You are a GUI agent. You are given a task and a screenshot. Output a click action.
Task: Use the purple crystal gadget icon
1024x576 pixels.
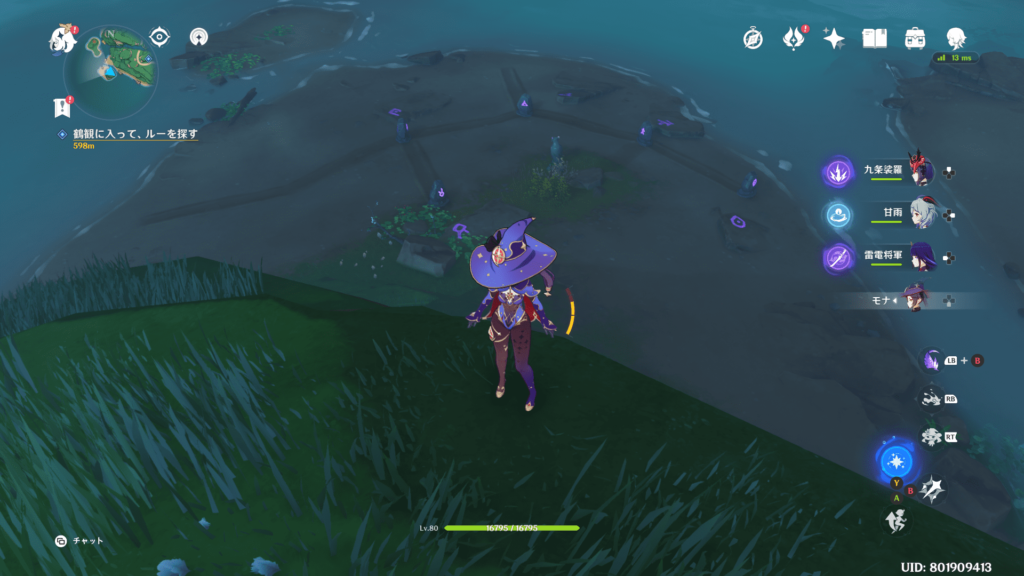click(933, 359)
